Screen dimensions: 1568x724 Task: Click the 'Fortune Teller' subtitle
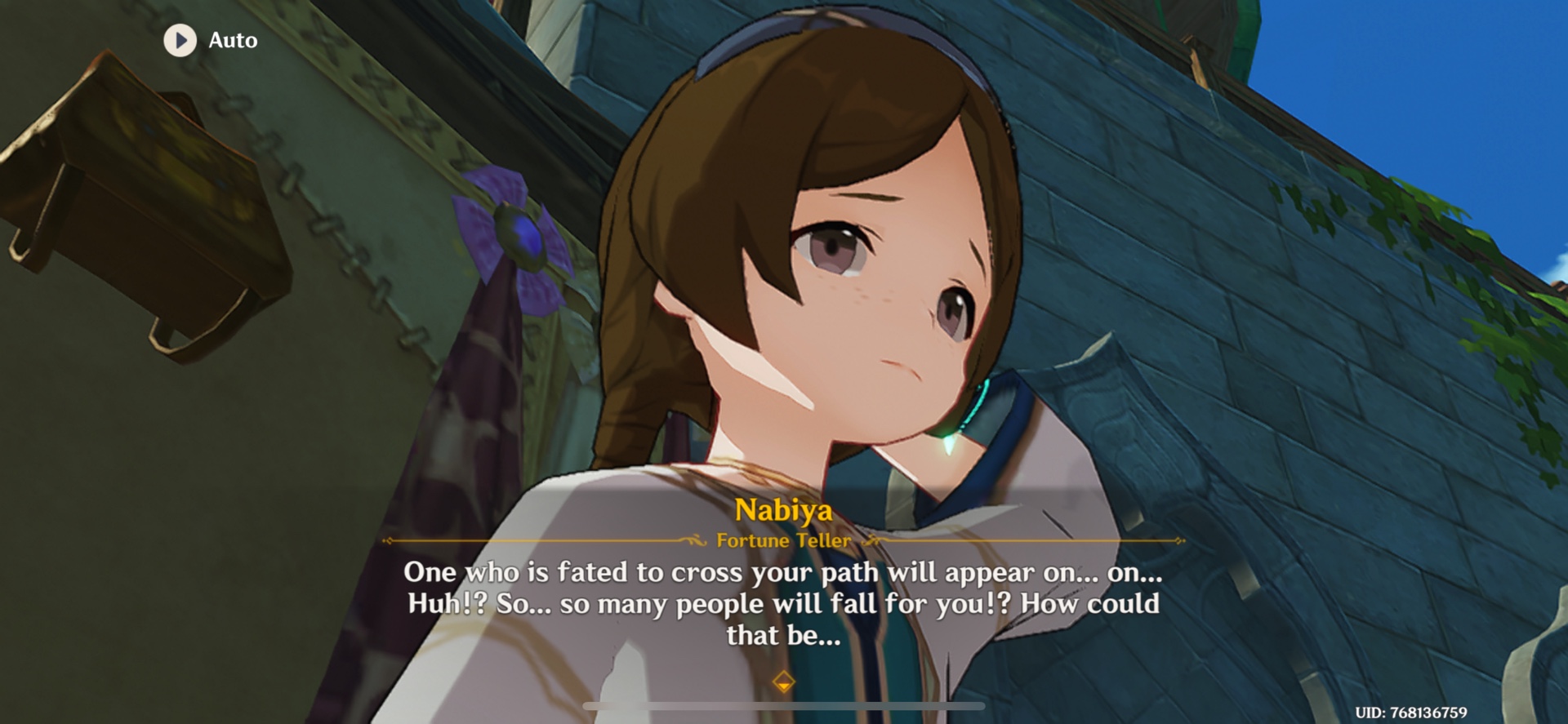pos(782,540)
